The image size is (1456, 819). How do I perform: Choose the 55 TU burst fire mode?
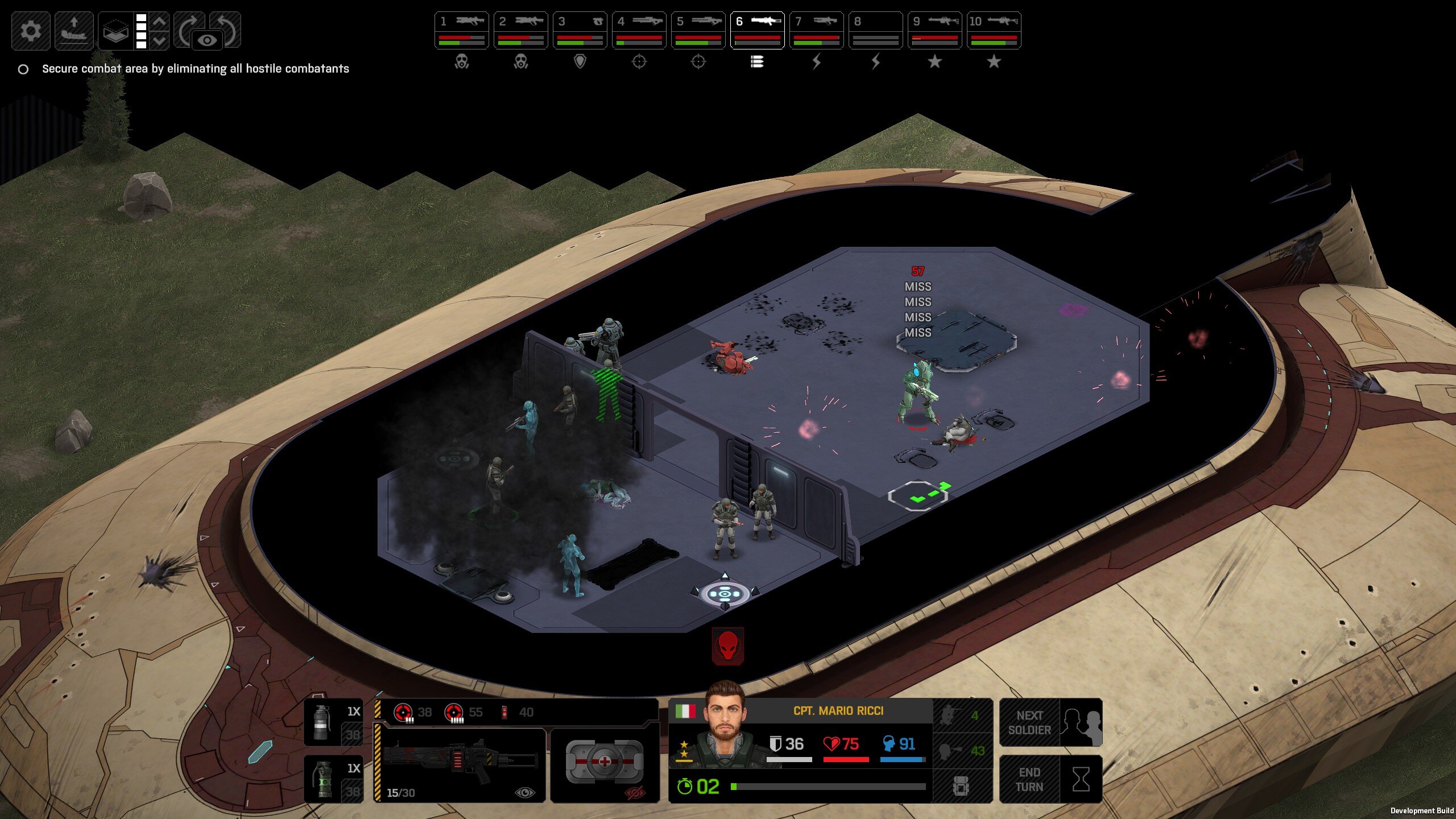coord(464,712)
